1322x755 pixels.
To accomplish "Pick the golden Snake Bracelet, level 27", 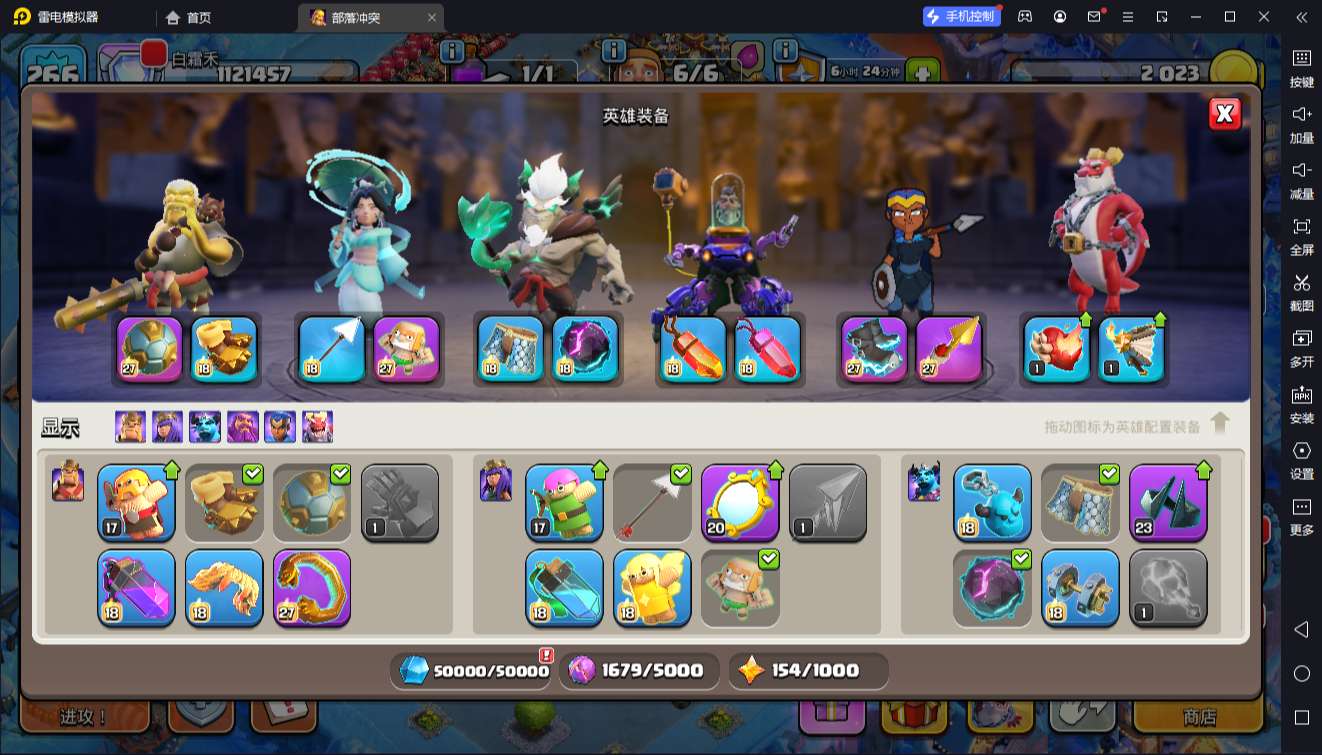I will pos(312,587).
